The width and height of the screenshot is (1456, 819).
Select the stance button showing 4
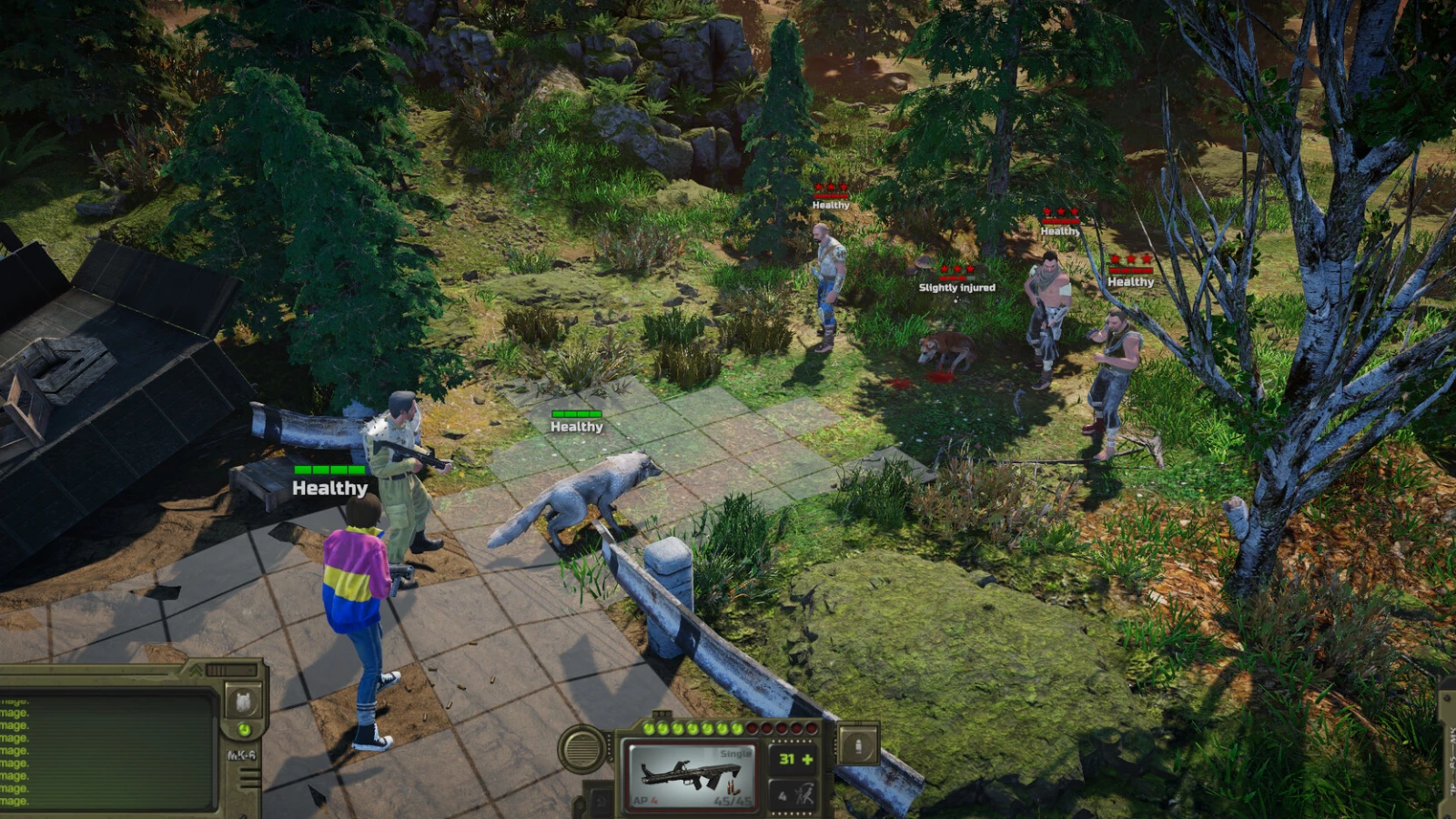tap(794, 795)
